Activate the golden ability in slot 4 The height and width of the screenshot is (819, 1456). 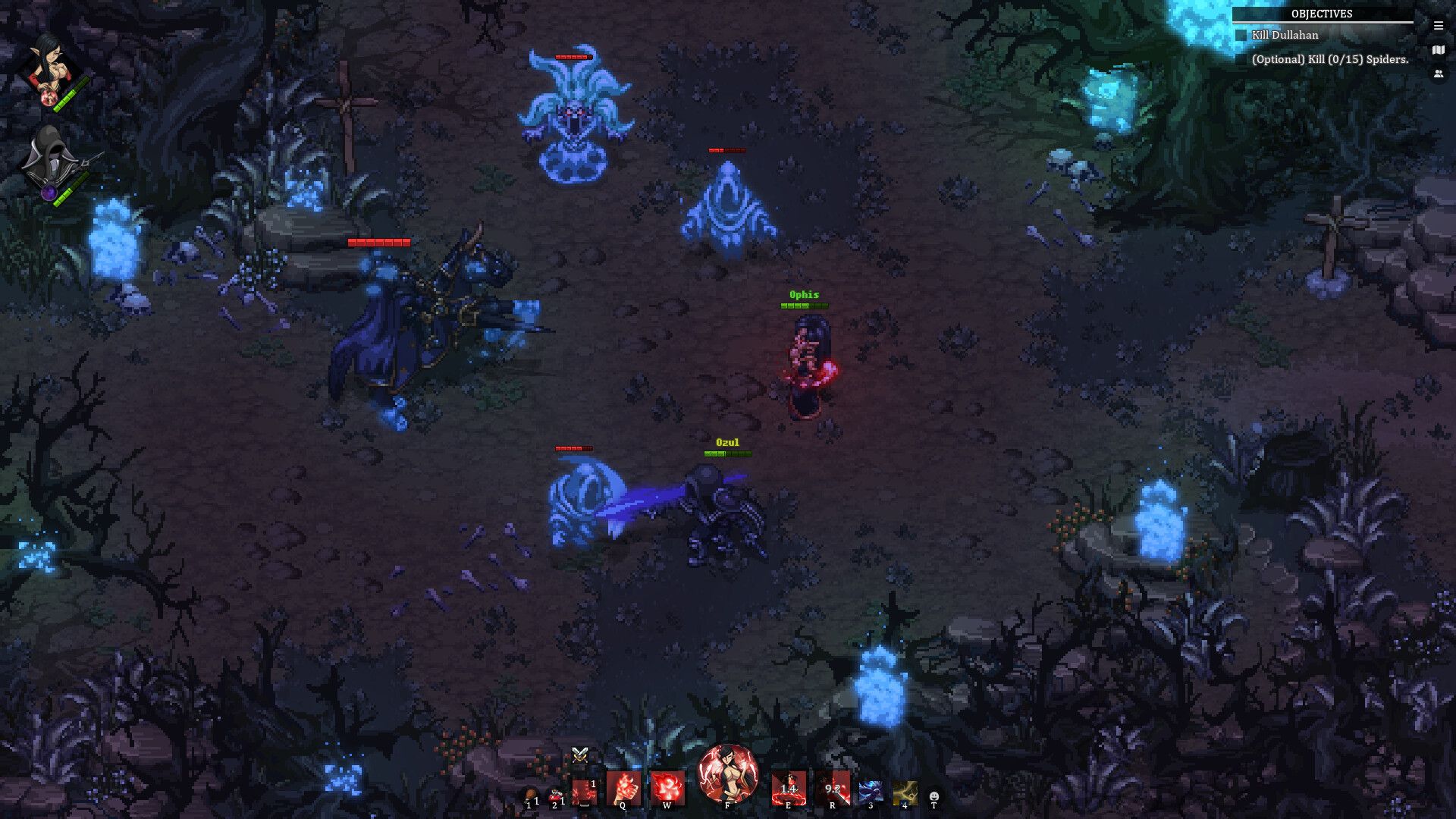point(904,790)
